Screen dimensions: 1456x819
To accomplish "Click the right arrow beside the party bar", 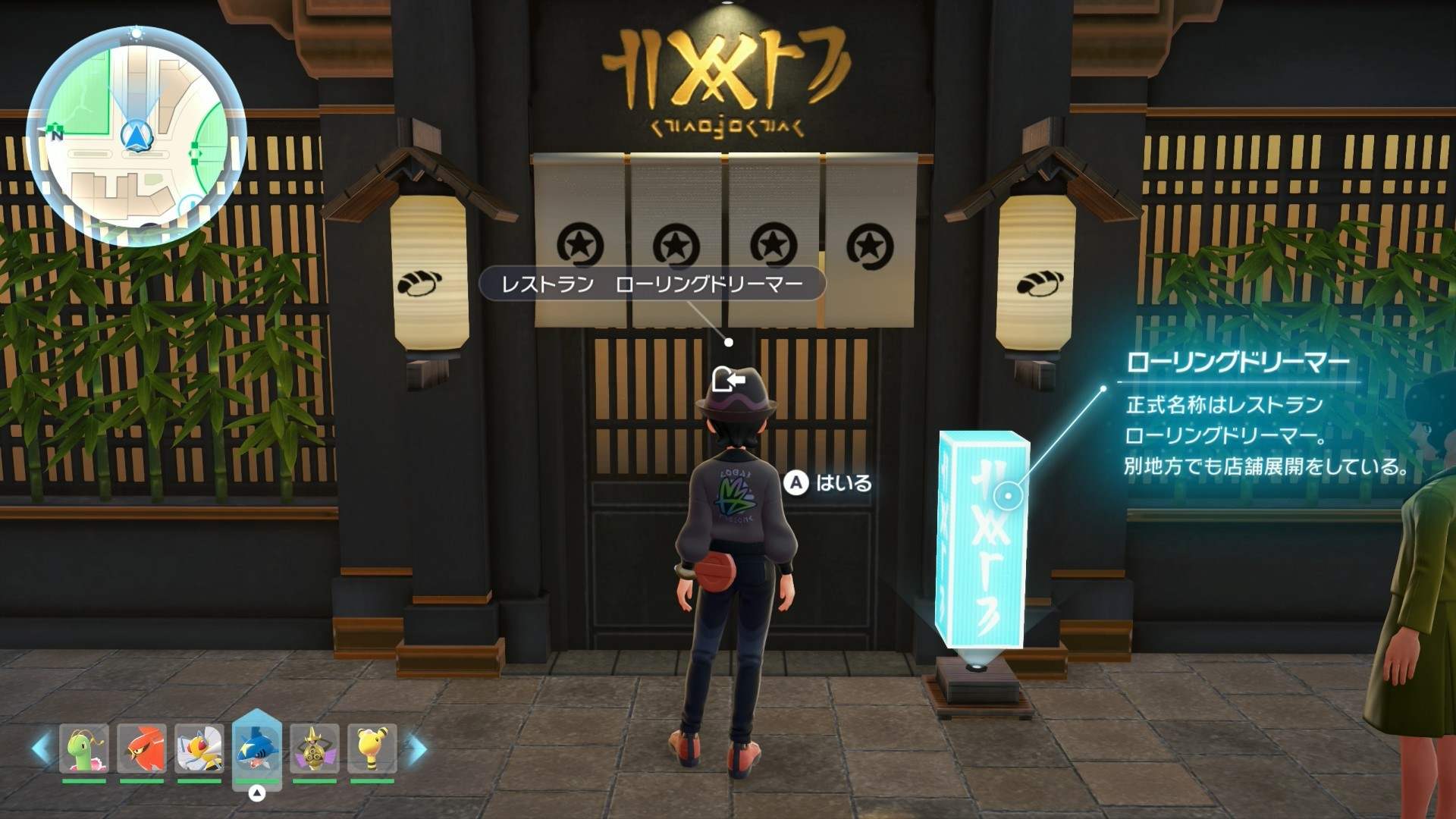I will [416, 748].
